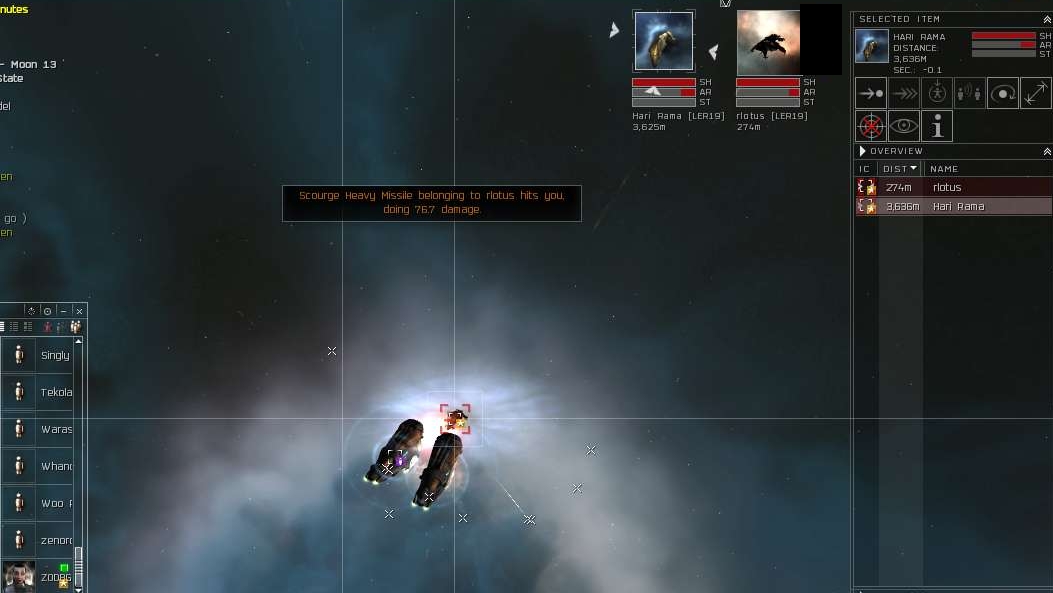The width and height of the screenshot is (1053, 593).
Task: Close the chat member list window
Action: coord(80,311)
